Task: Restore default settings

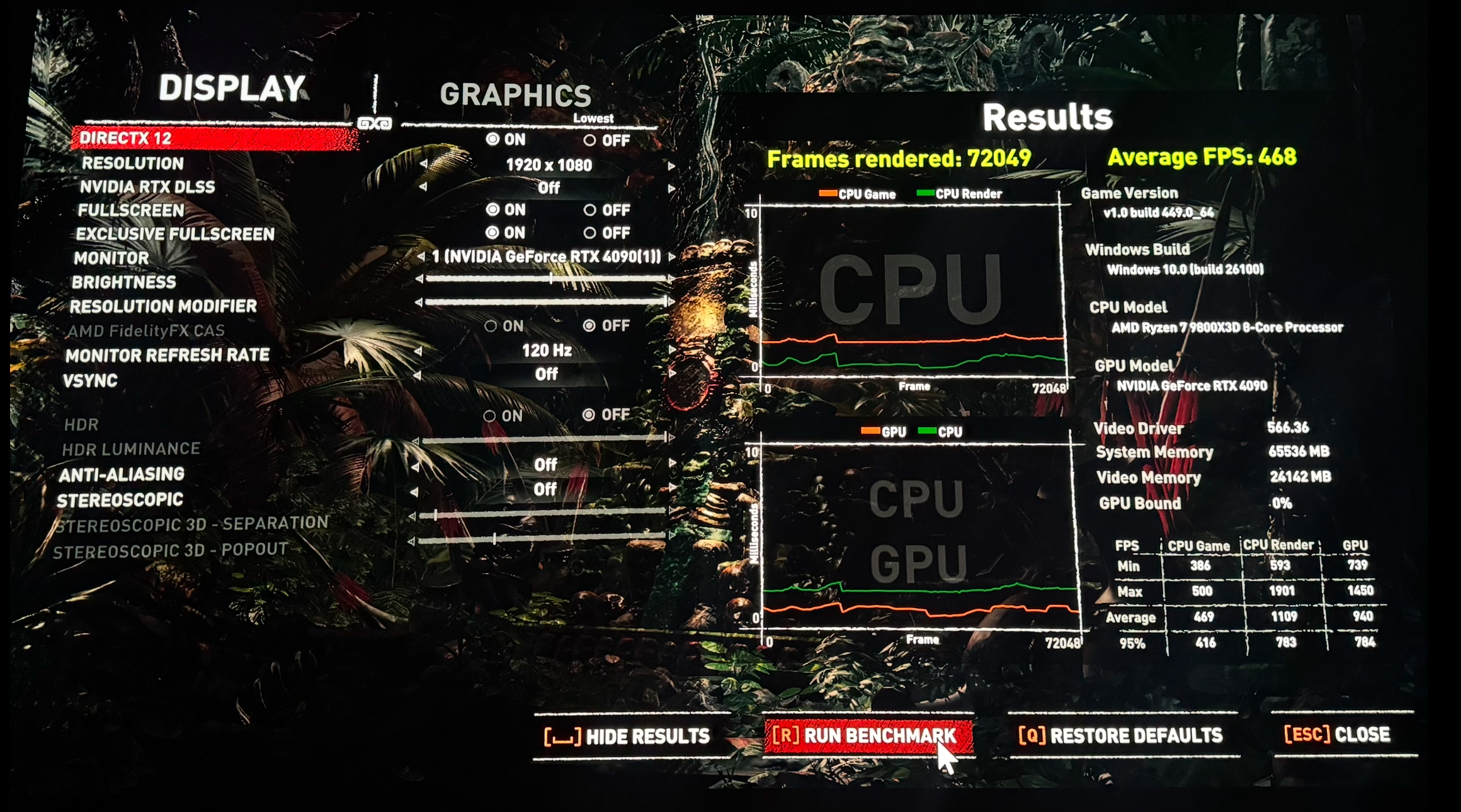Action: coord(1121,735)
